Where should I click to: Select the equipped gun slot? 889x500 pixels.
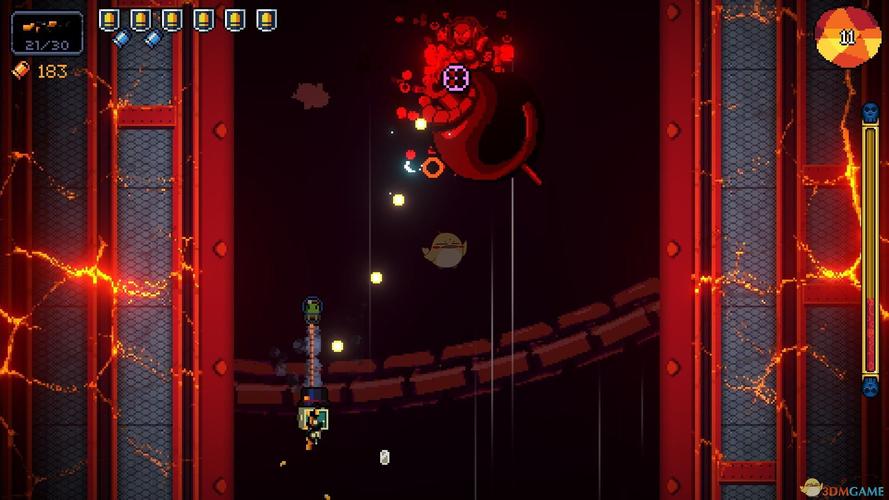(x=47, y=32)
